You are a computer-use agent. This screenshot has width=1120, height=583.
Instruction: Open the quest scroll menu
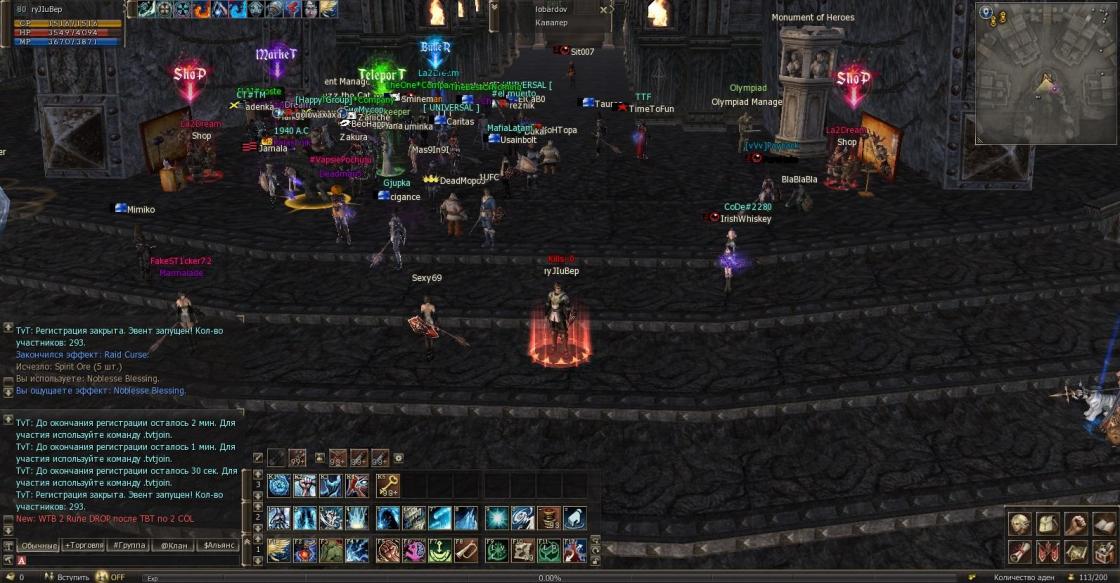tap(1019, 551)
